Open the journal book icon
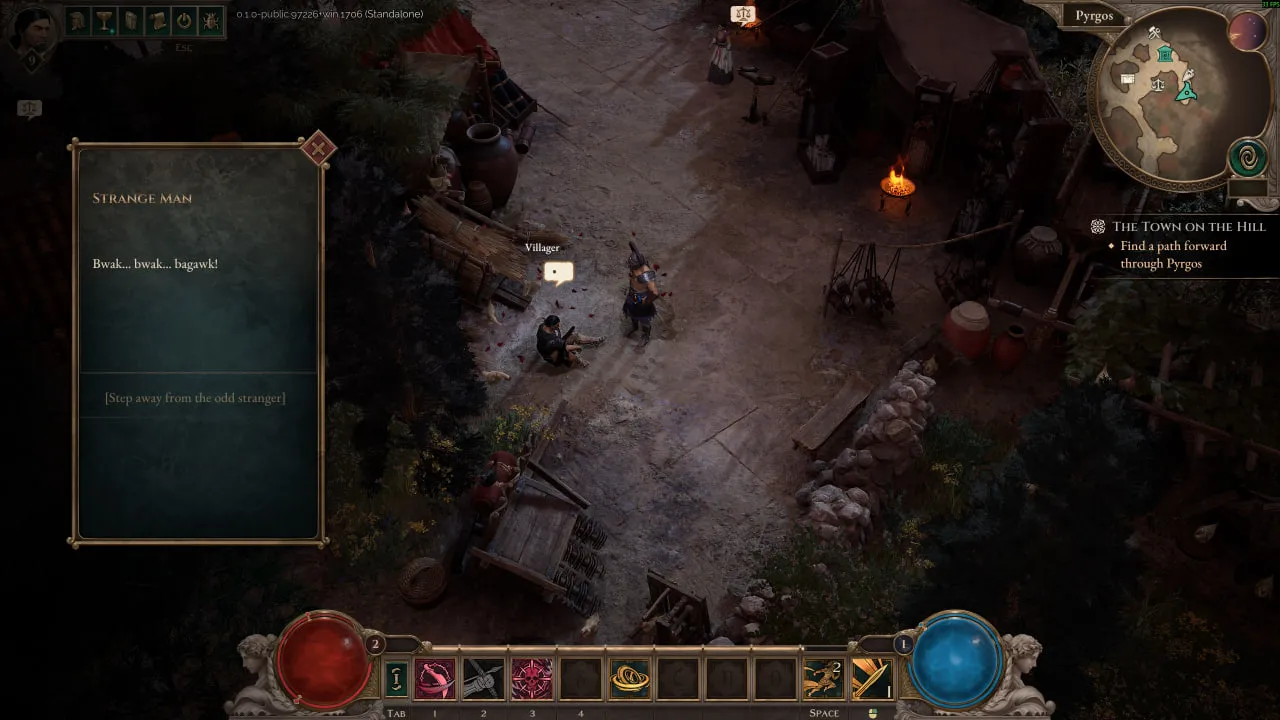The width and height of the screenshot is (1280, 720). pos(131,20)
